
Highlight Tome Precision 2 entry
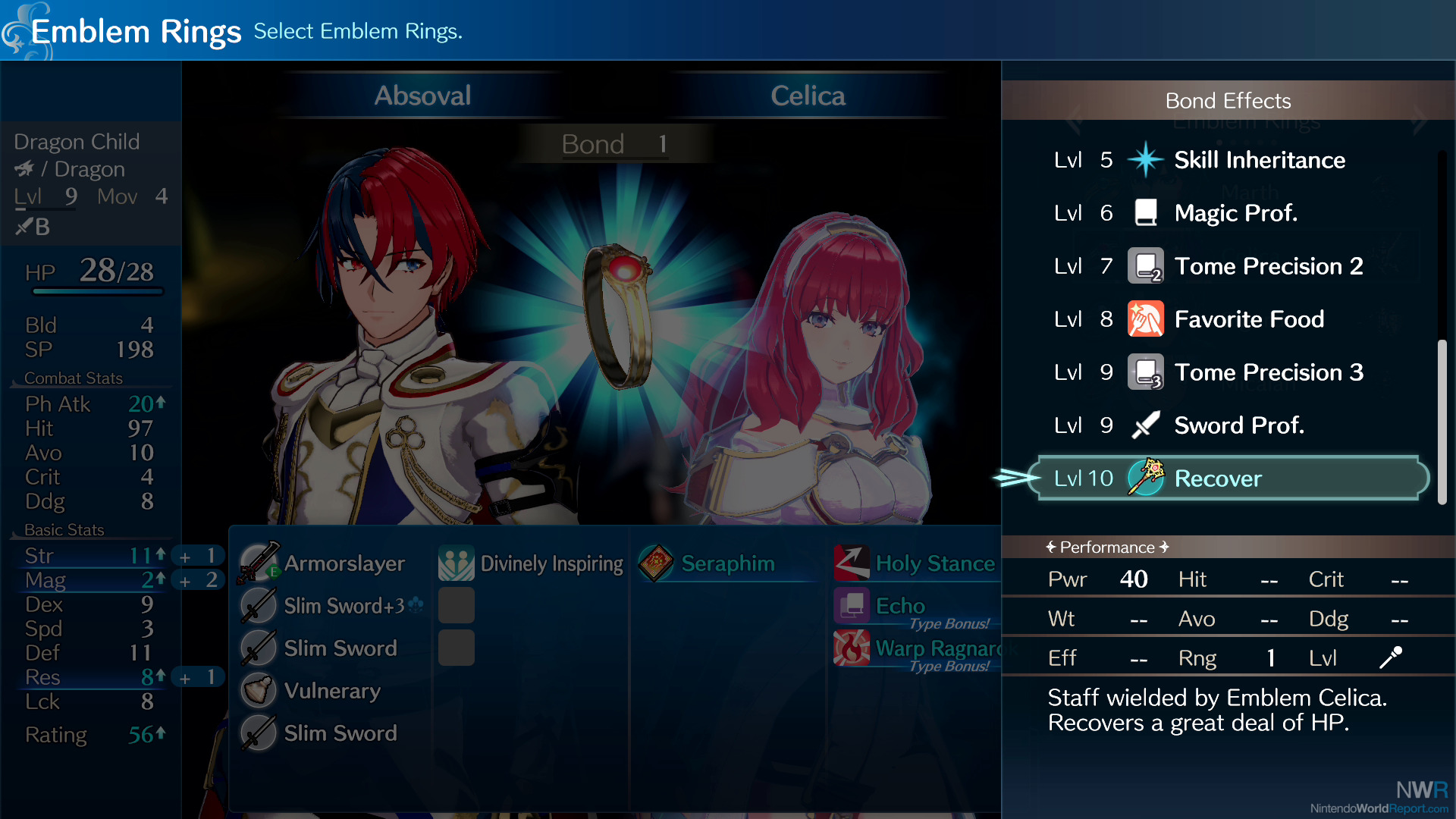click(1268, 266)
